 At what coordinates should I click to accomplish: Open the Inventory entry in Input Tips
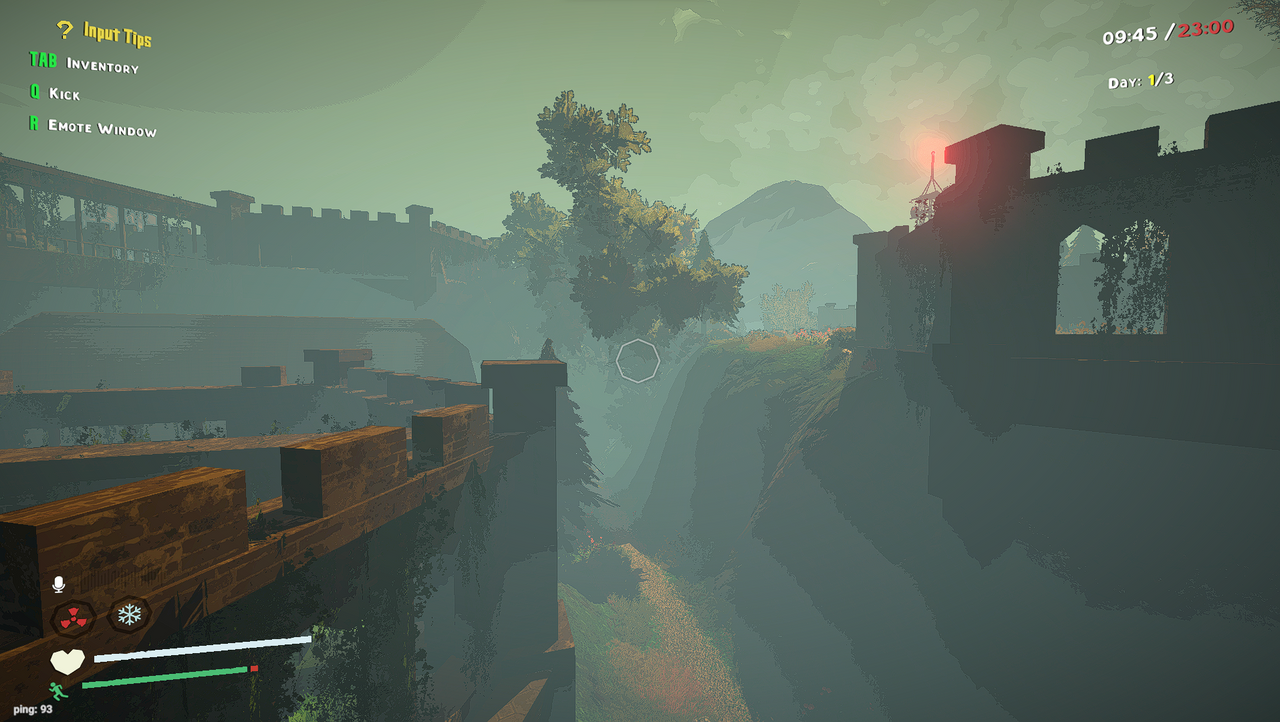click(100, 65)
